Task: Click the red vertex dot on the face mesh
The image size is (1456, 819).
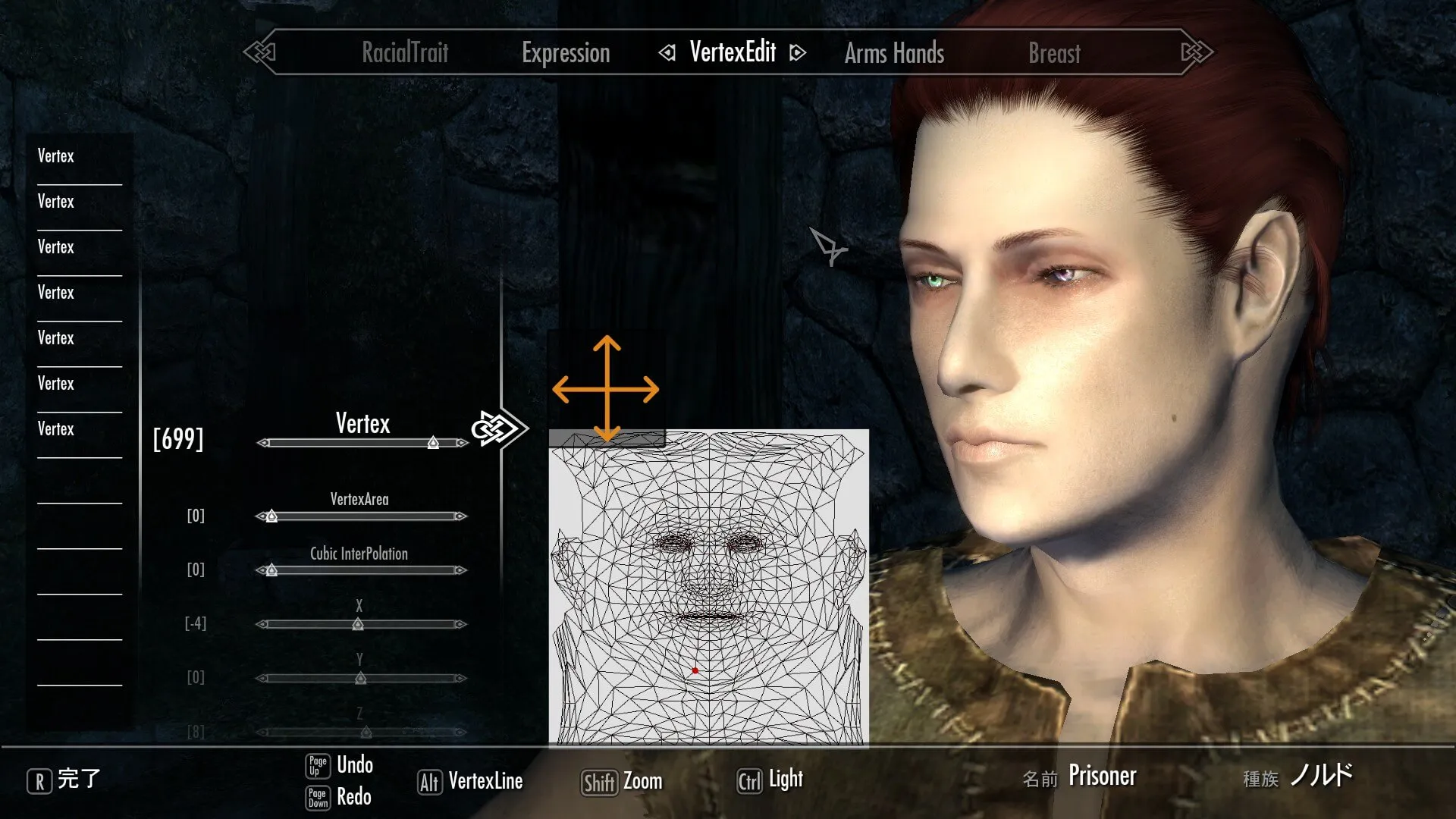Action: tap(695, 671)
